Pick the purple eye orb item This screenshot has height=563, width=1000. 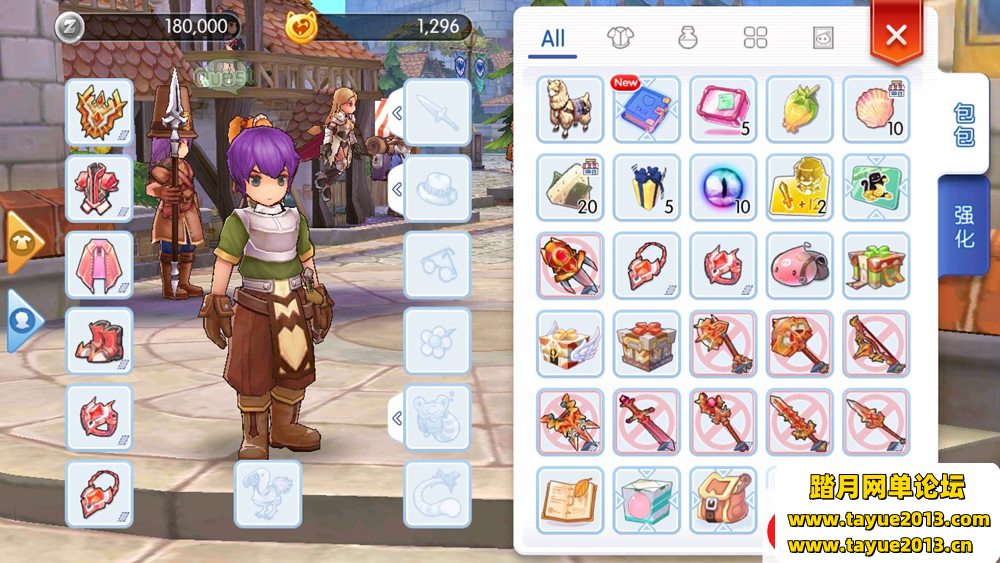tap(723, 187)
